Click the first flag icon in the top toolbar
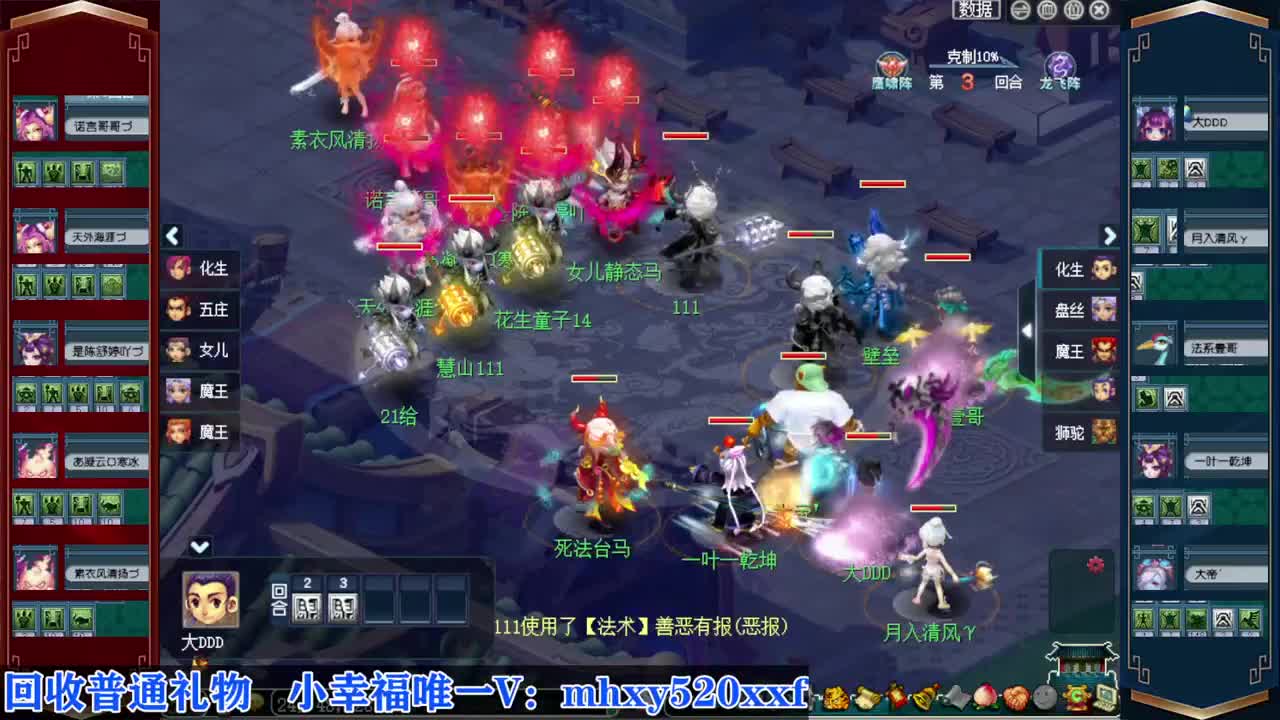The height and width of the screenshot is (720, 1280). pyautogui.click(x=1048, y=9)
